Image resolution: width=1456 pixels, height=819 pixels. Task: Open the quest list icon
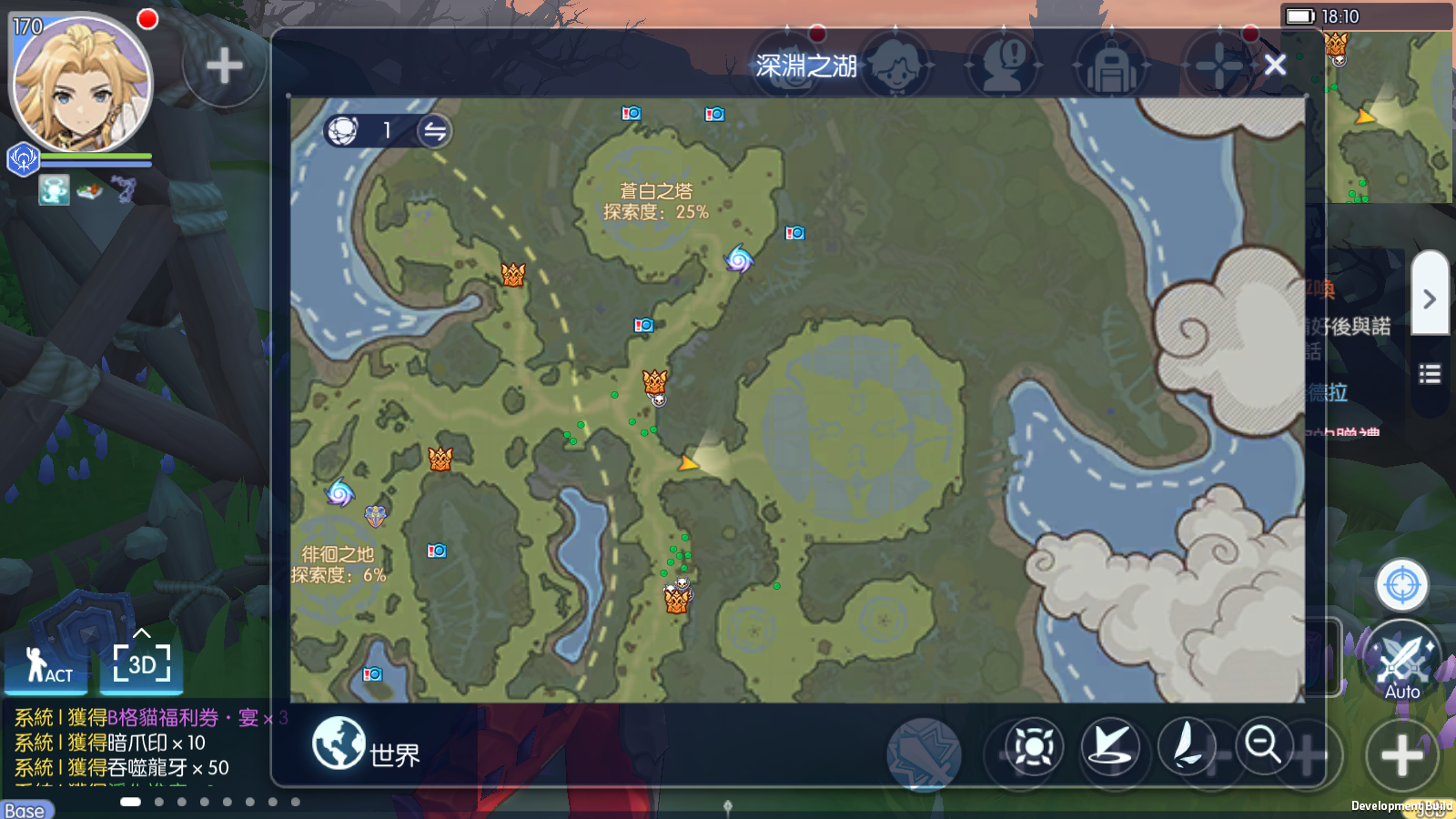[x=1430, y=374]
